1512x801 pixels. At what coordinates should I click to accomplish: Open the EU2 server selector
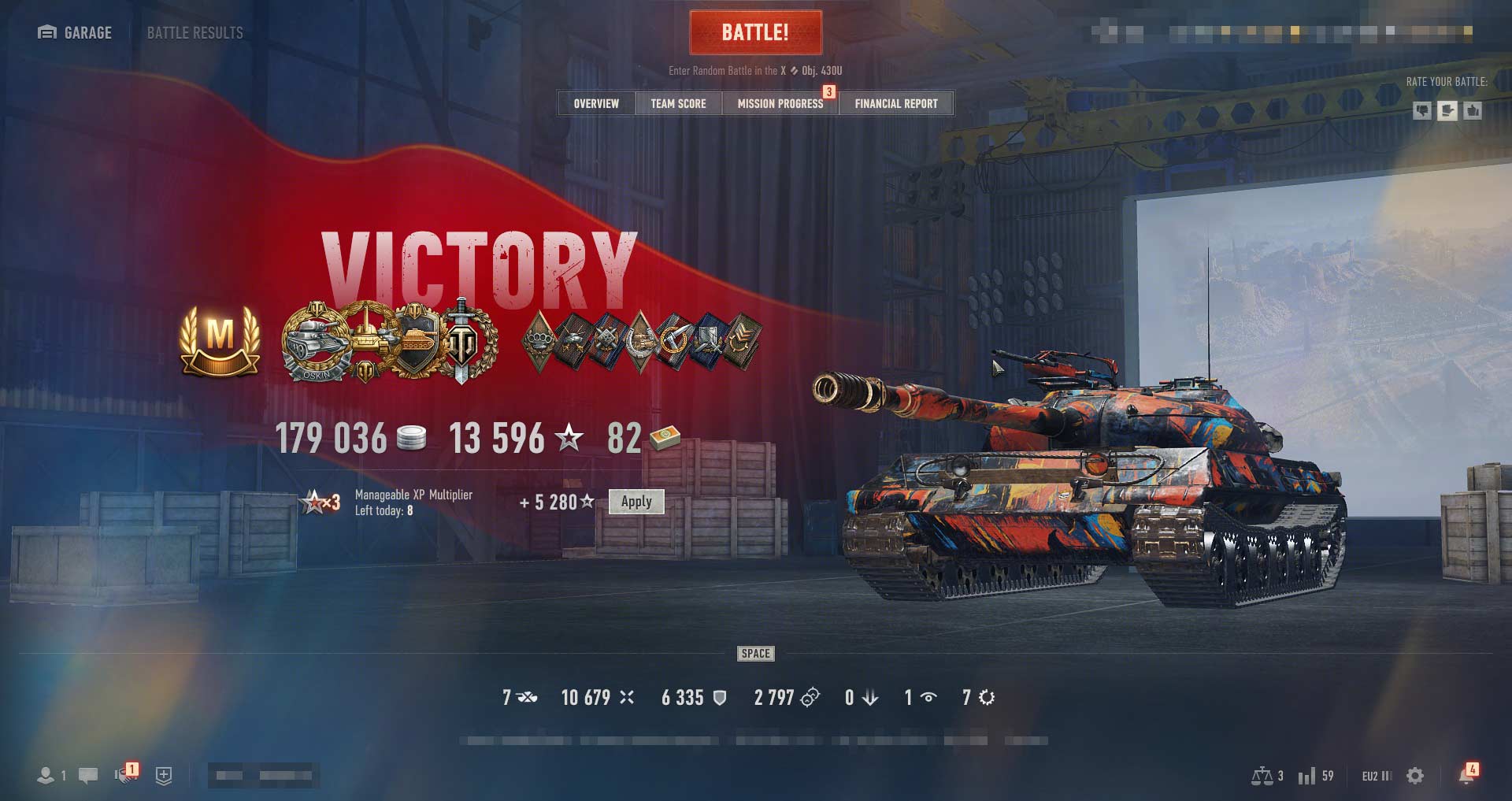coord(1372,776)
